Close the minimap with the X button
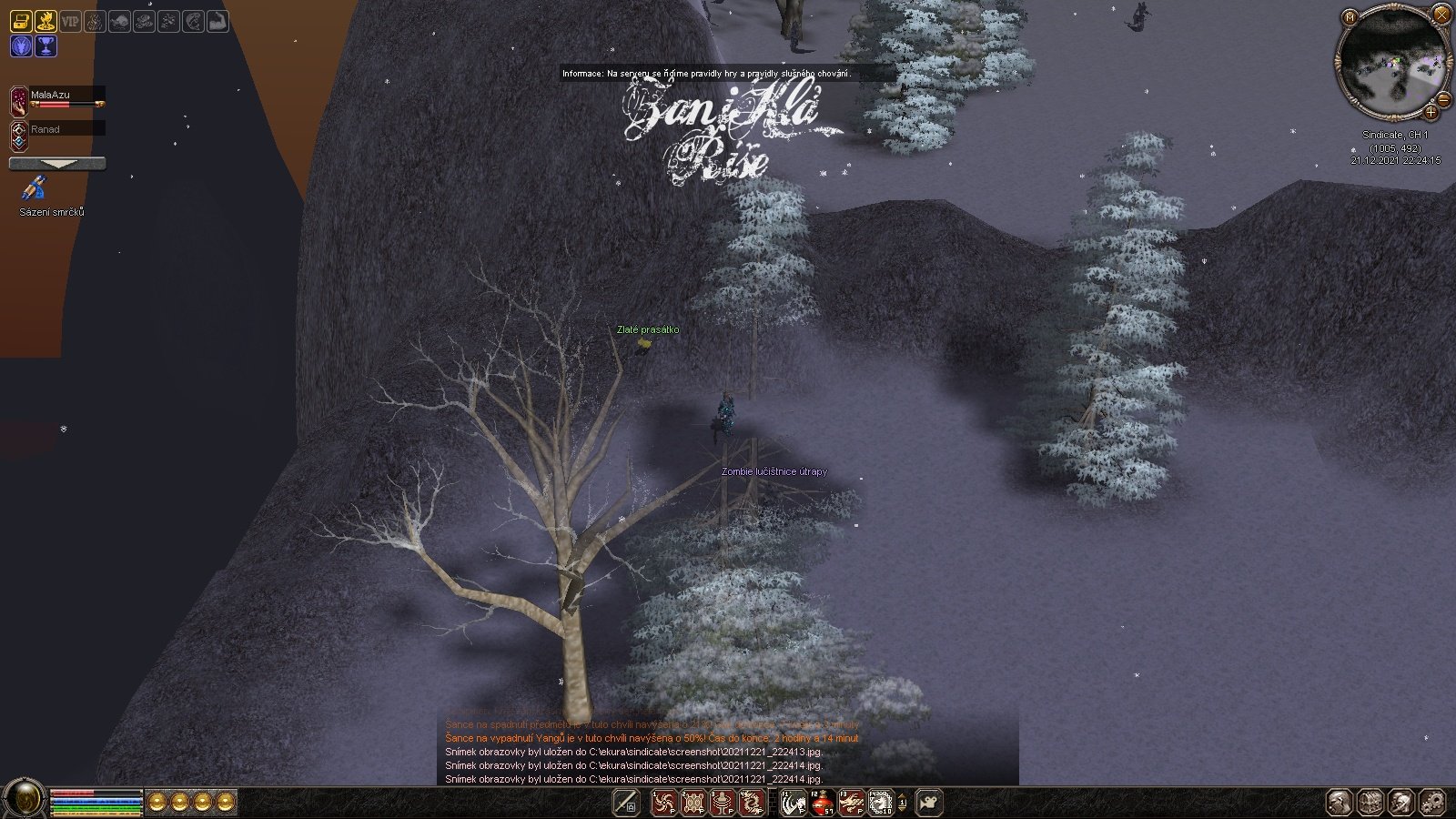 1441,15
